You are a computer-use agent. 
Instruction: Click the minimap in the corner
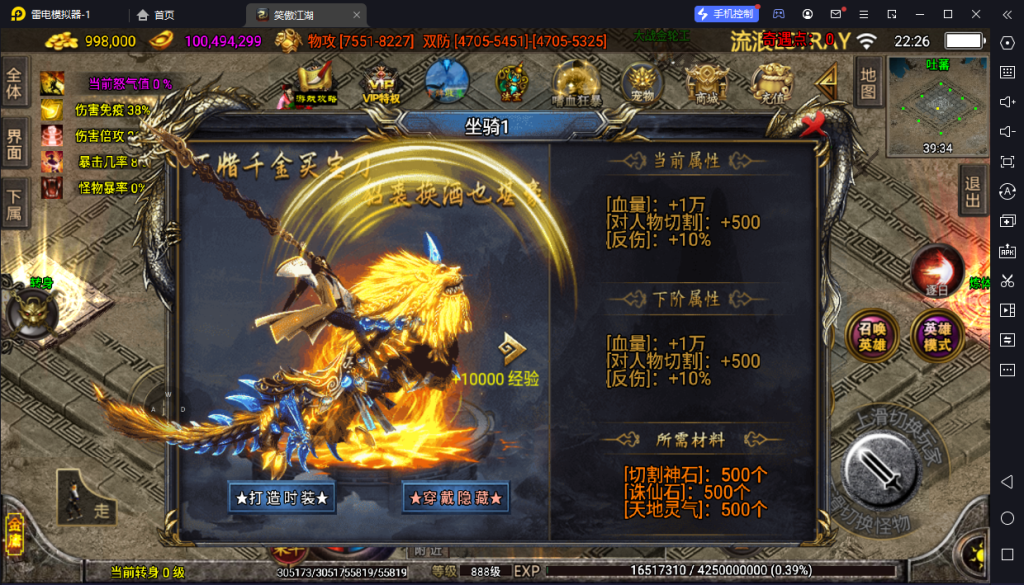(x=937, y=103)
